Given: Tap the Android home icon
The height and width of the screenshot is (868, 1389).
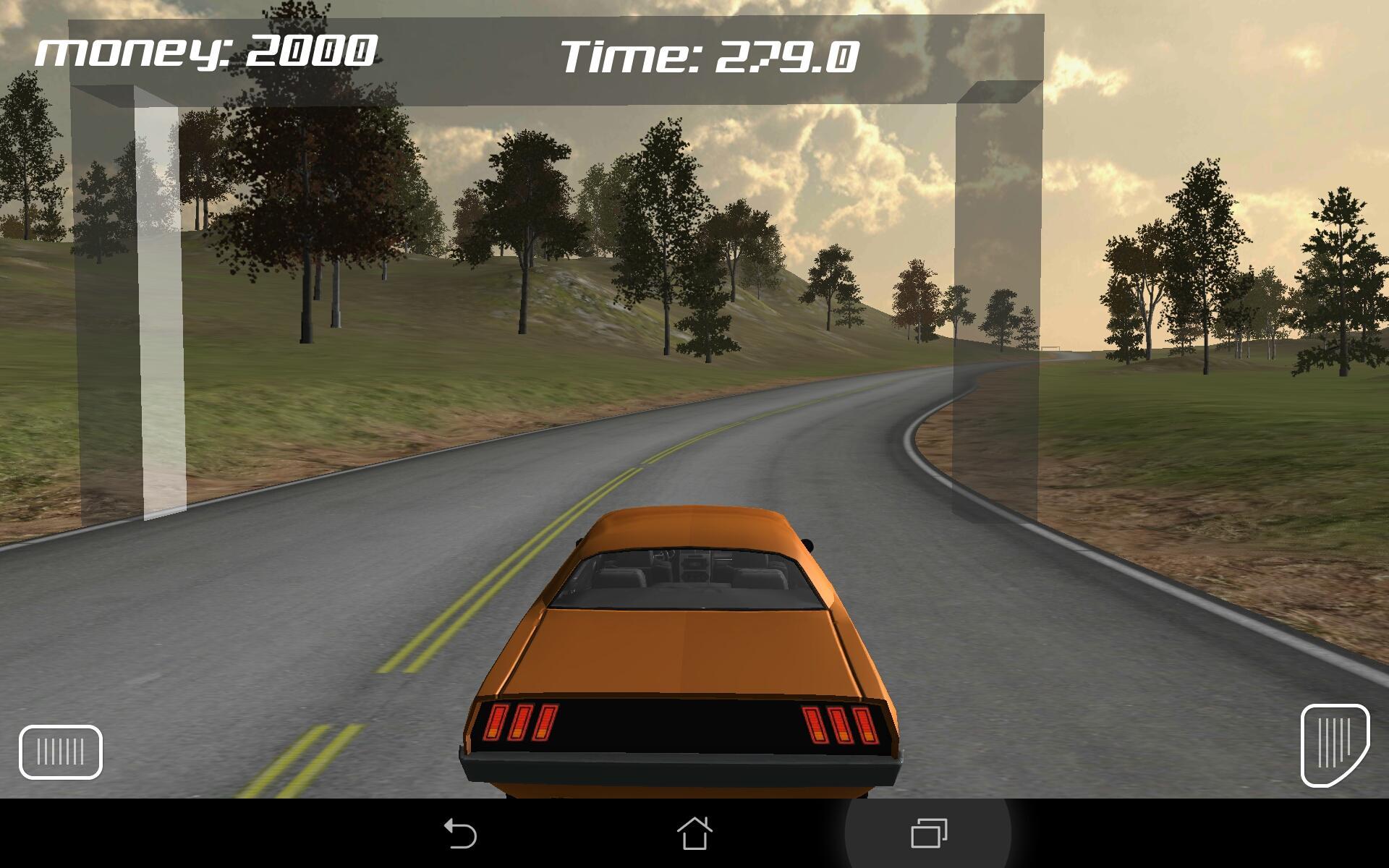Looking at the screenshot, I should click(694, 836).
